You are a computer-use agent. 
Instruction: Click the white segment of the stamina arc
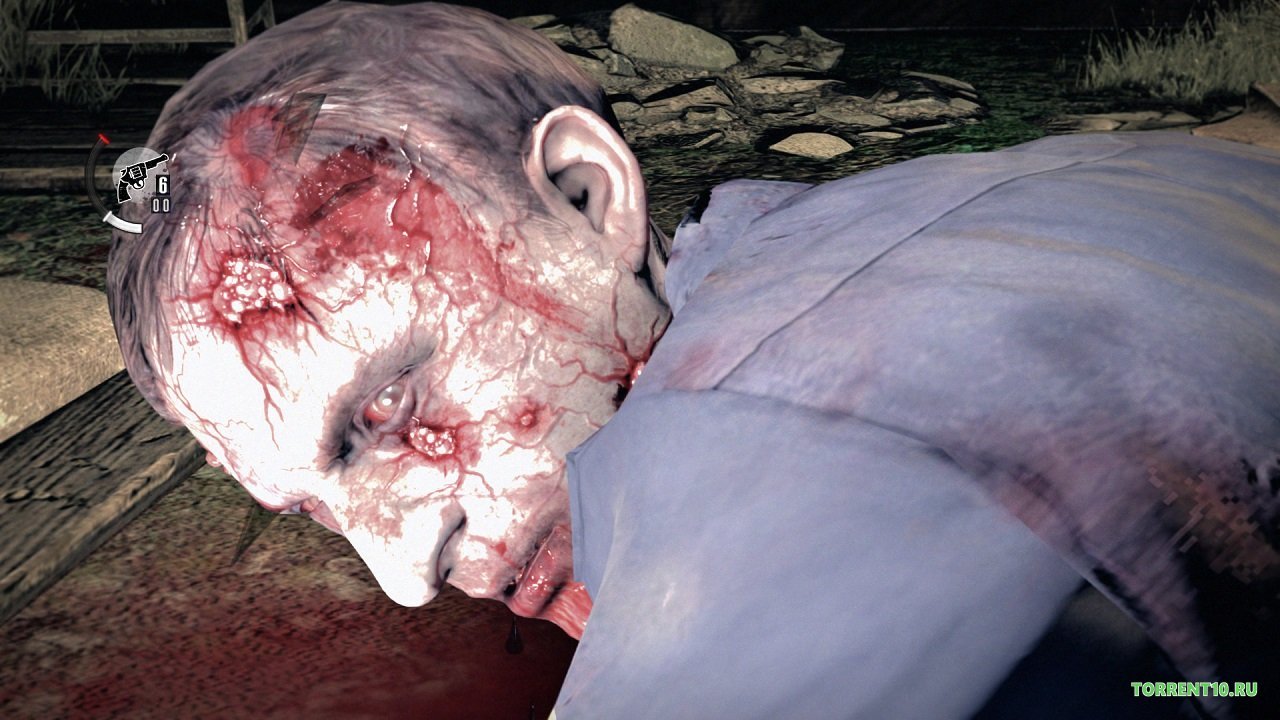pyautogui.click(x=124, y=223)
